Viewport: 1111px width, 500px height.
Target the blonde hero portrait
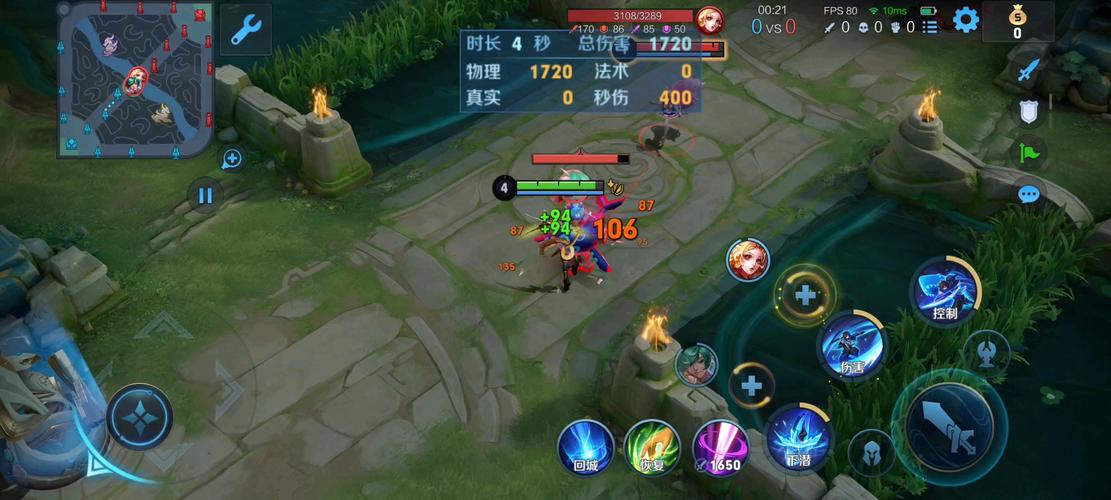[747, 260]
